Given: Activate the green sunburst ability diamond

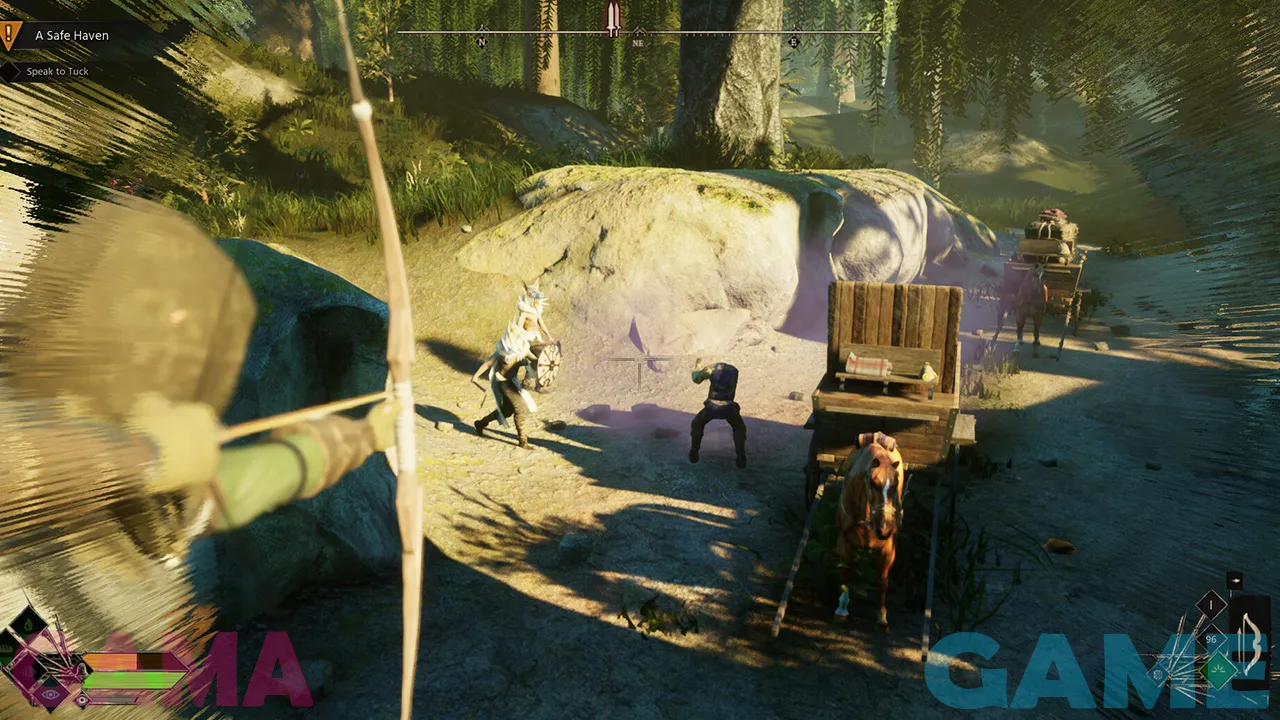Looking at the screenshot, I should click(x=1220, y=670).
